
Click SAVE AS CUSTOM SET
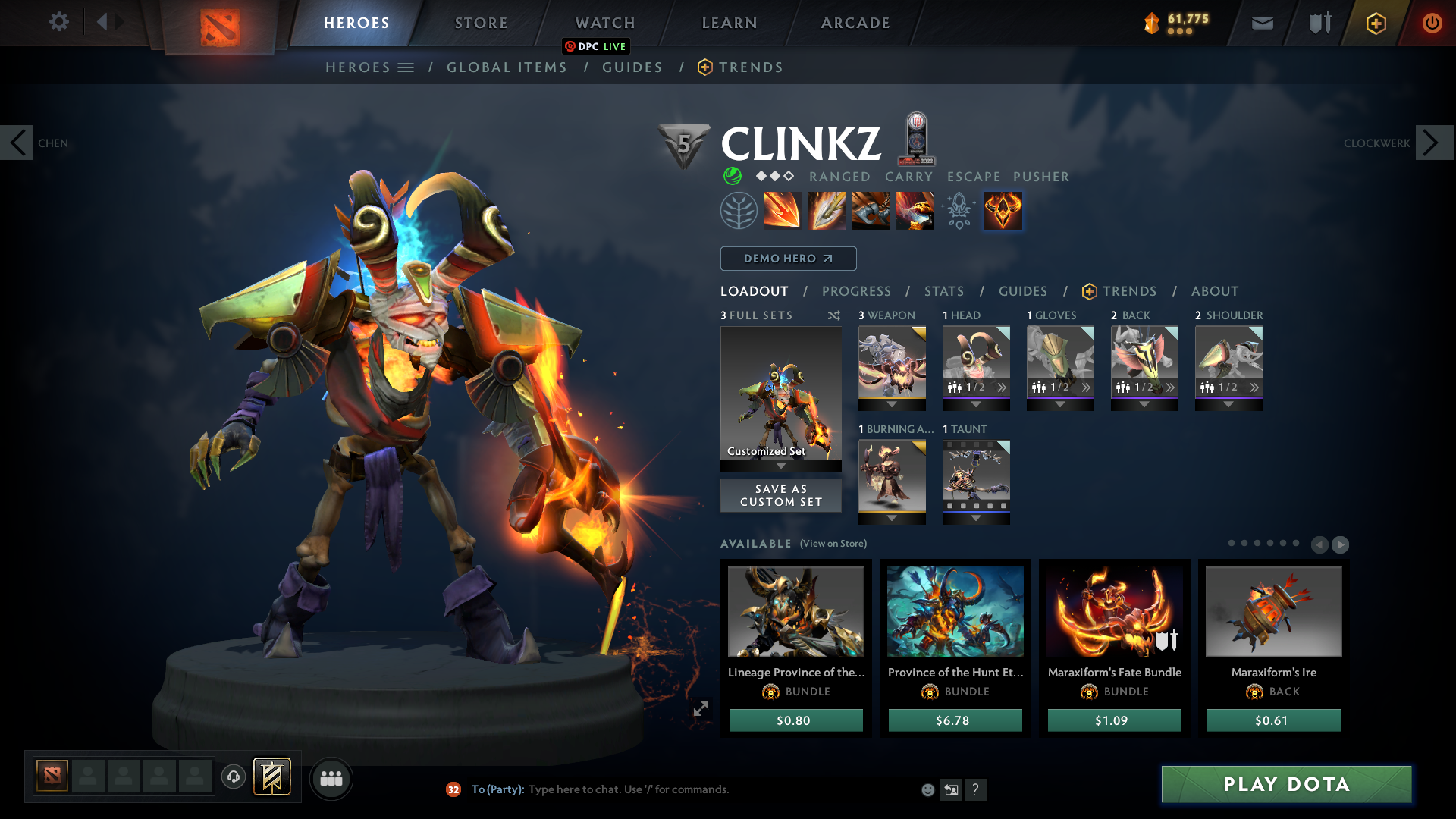coord(780,495)
